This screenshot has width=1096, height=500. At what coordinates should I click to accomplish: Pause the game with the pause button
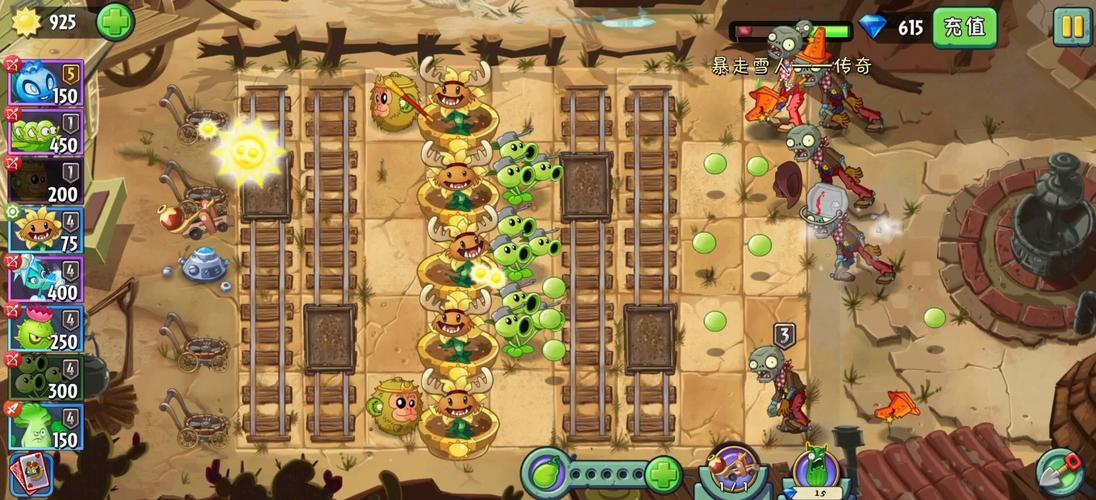click(x=1071, y=26)
